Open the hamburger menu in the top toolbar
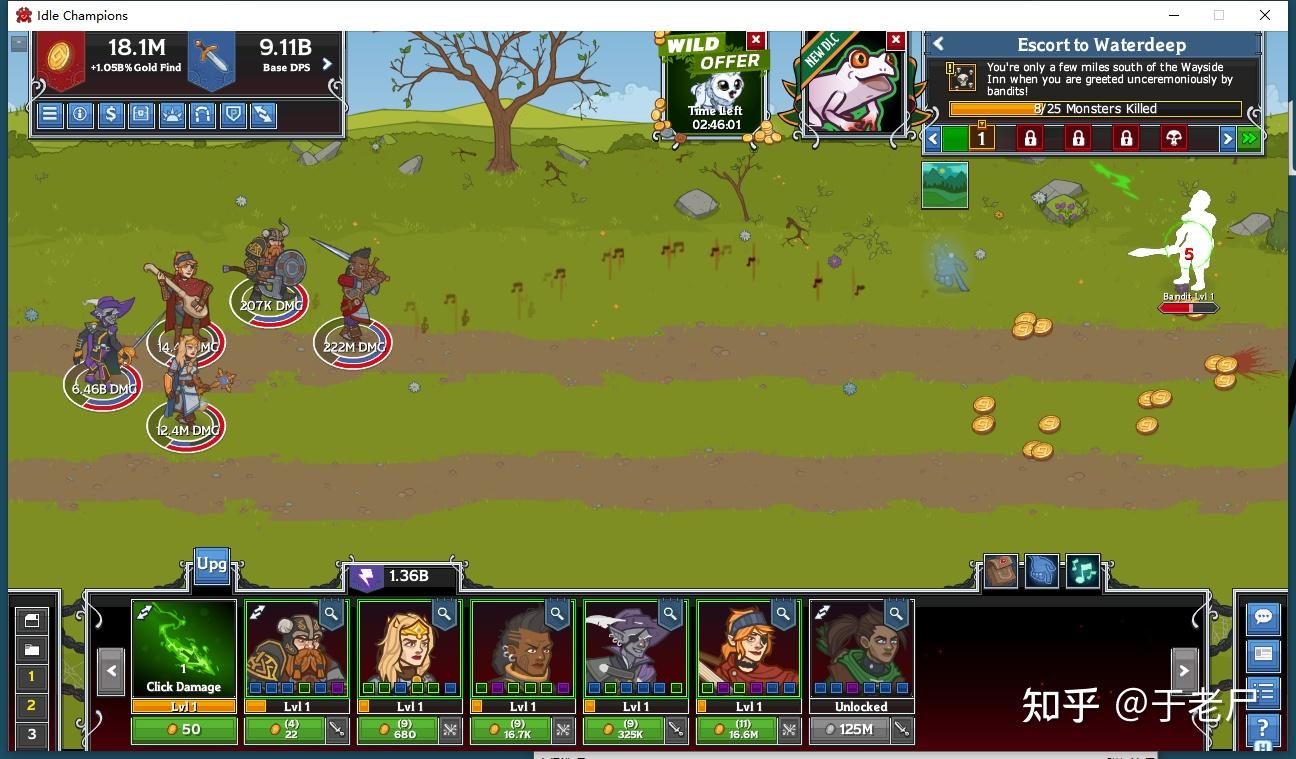 (x=49, y=114)
